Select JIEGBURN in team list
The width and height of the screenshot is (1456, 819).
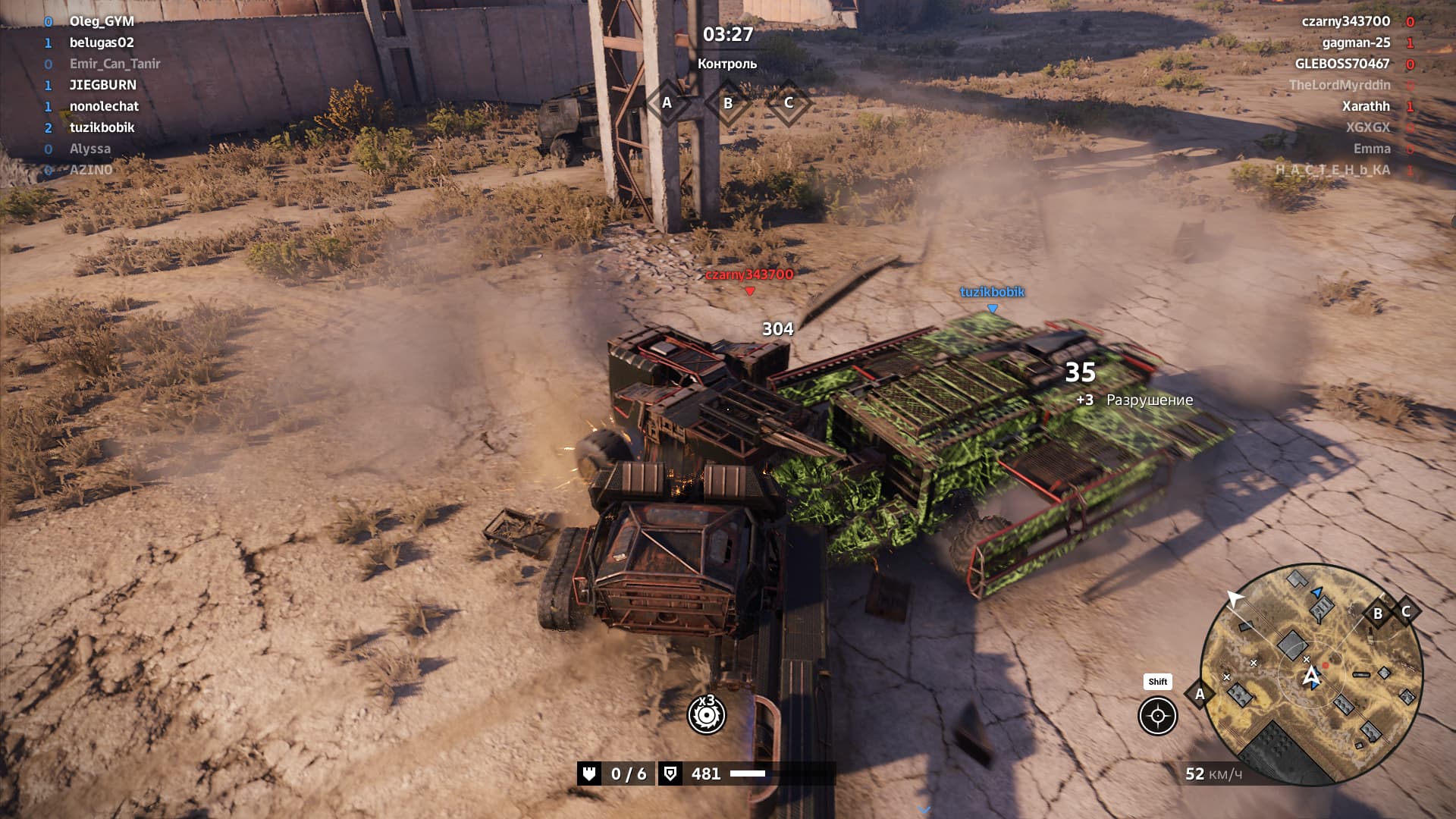pyautogui.click(x=103, y=85)
